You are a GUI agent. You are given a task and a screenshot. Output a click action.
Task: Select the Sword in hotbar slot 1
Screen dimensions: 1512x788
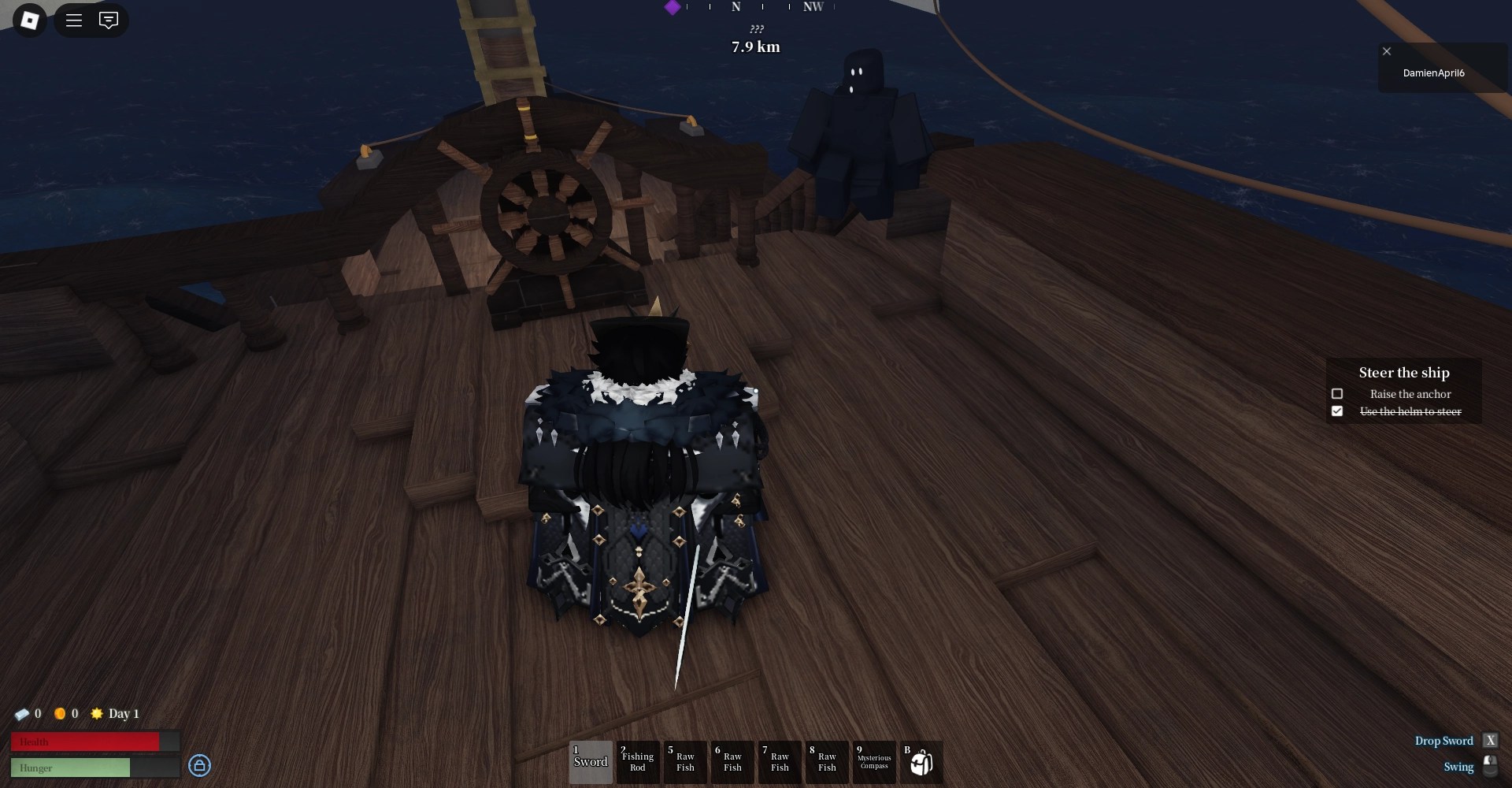[591, 762]
